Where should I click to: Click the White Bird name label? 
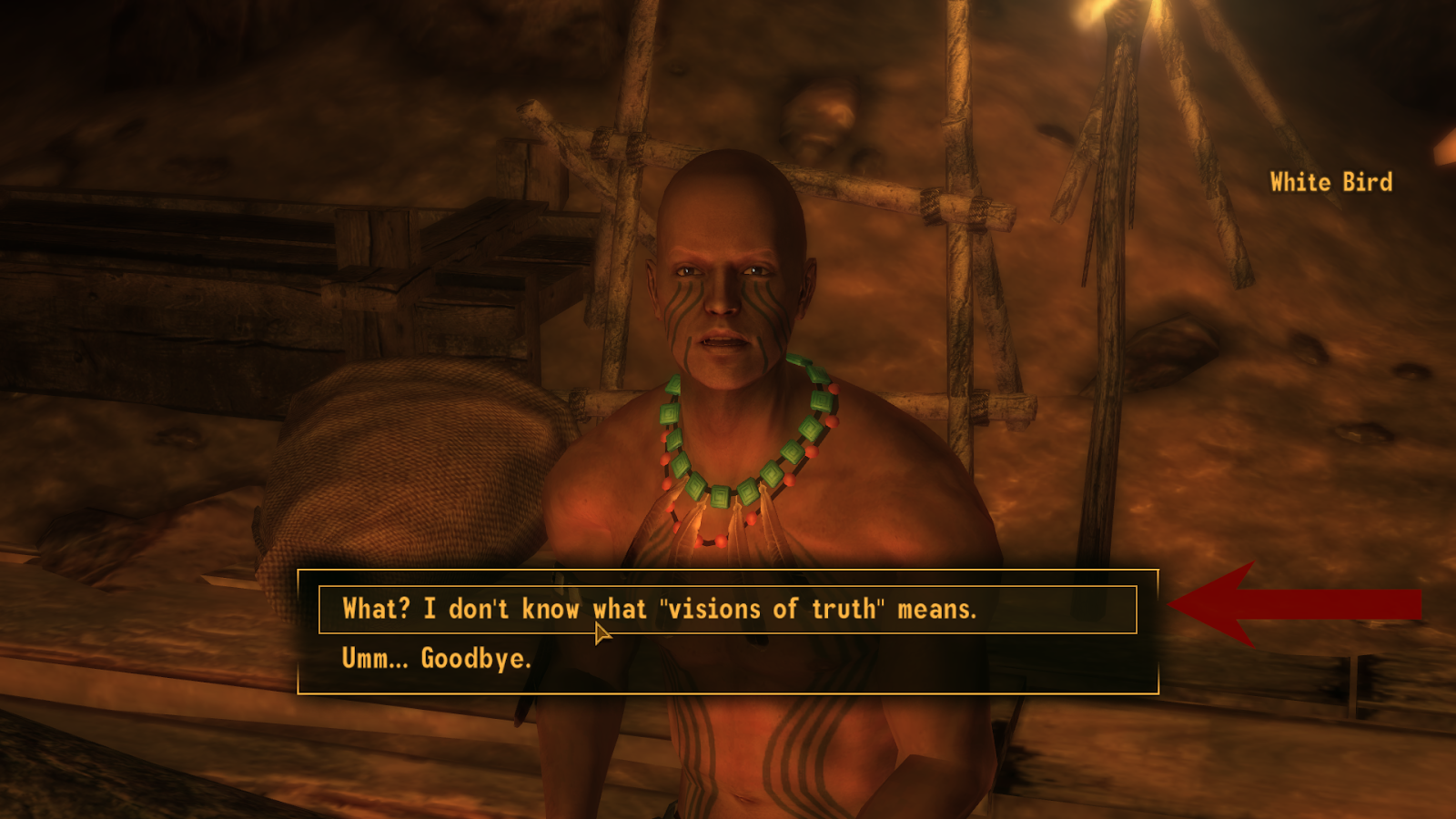click(1330, 182)
